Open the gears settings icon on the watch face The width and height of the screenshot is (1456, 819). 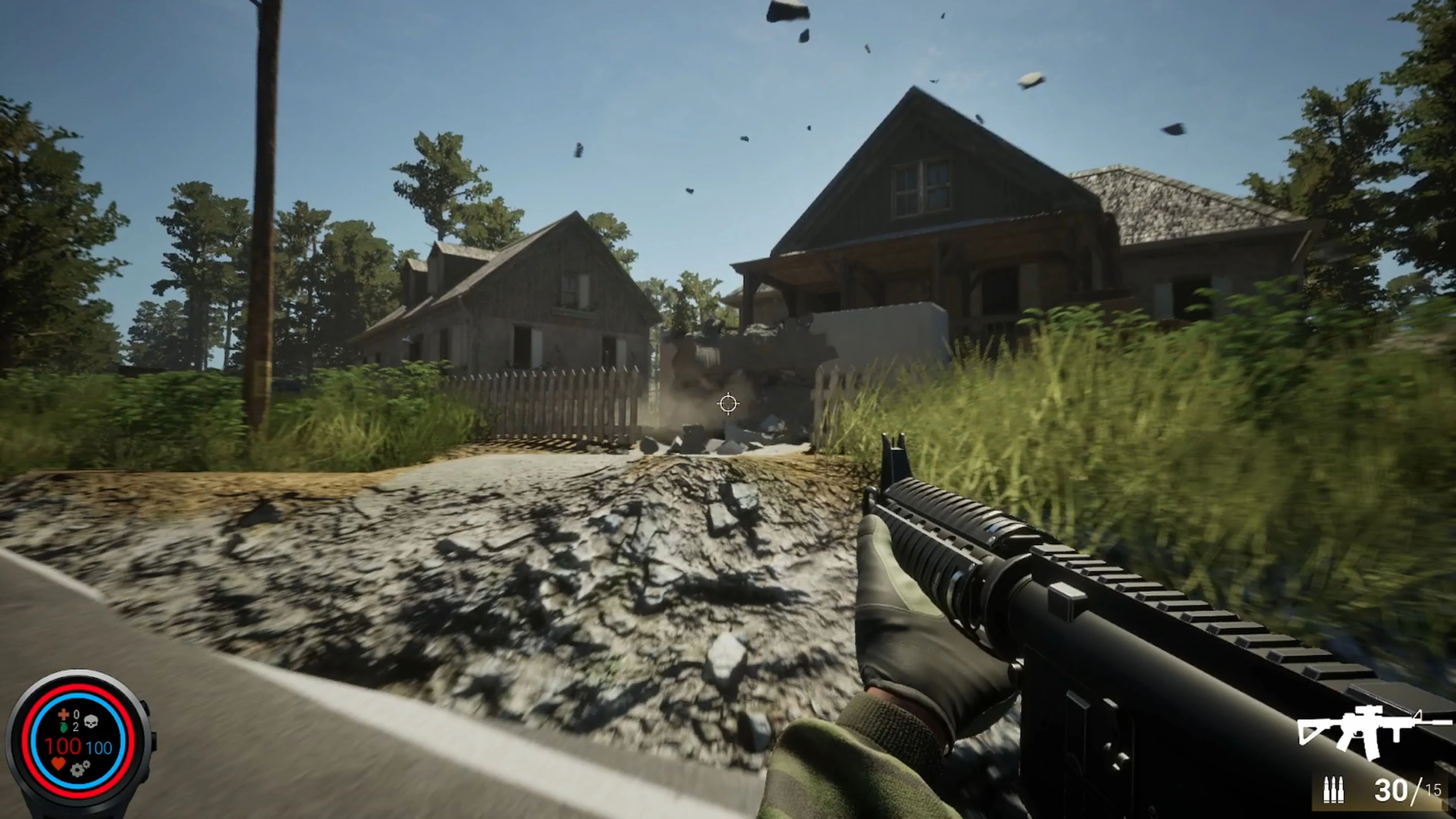click(x=80, y=769)
